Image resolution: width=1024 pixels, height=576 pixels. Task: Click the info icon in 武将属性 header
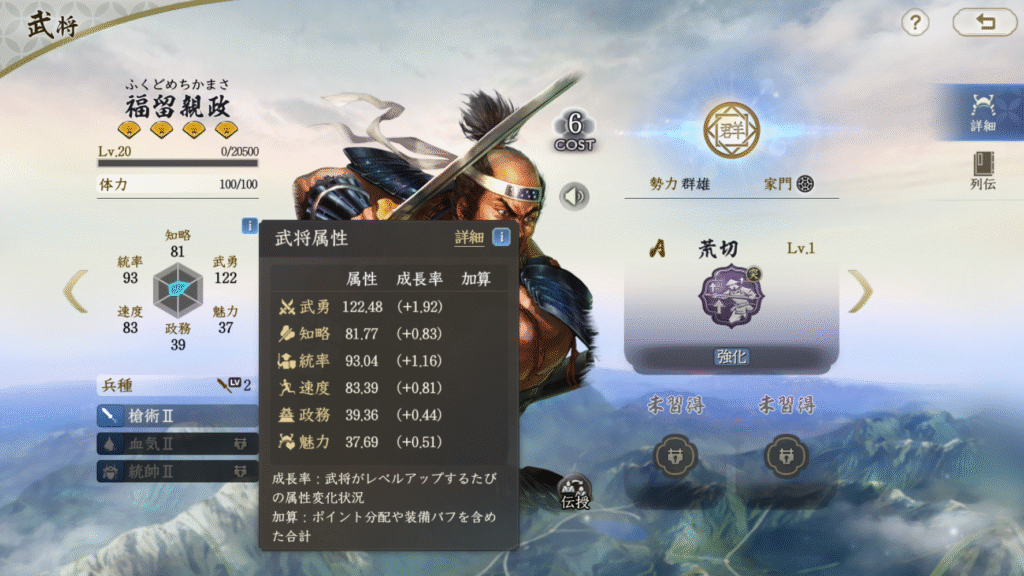click(501, 238)
